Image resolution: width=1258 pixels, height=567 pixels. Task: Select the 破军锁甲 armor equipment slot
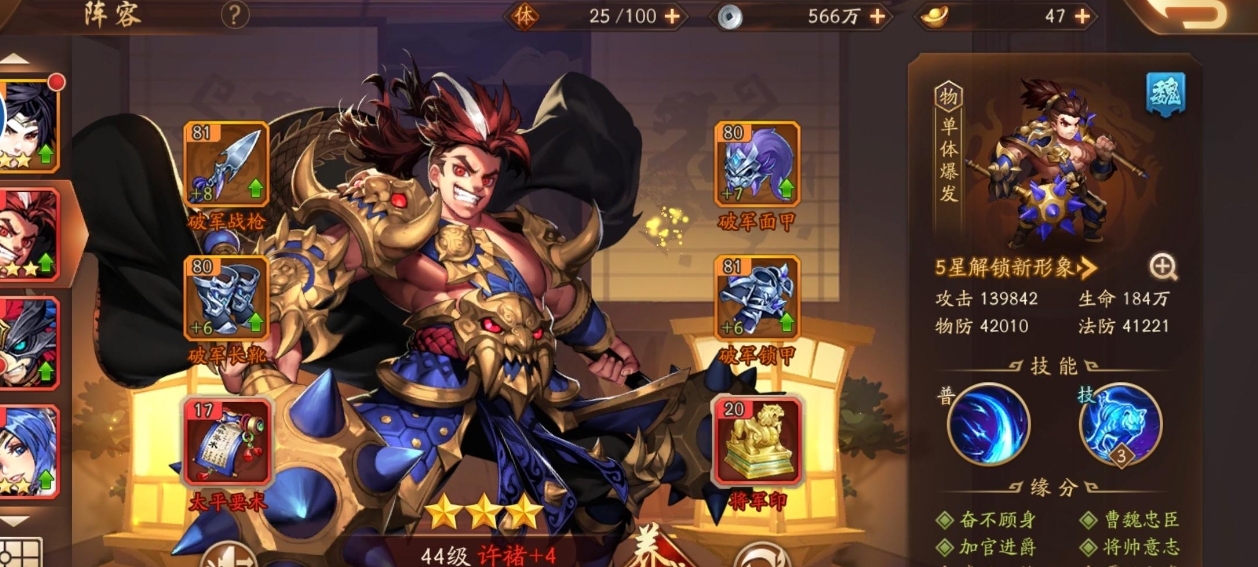(757, 298)
